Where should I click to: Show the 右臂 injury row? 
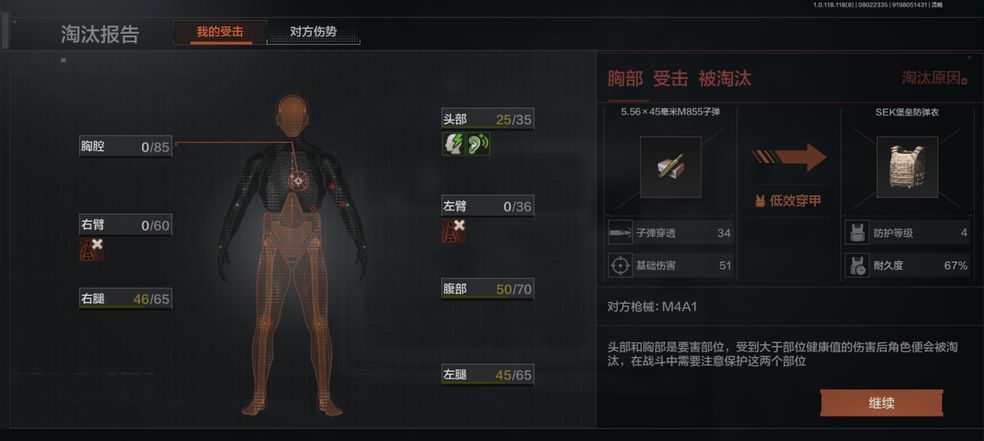coord(125,225)
